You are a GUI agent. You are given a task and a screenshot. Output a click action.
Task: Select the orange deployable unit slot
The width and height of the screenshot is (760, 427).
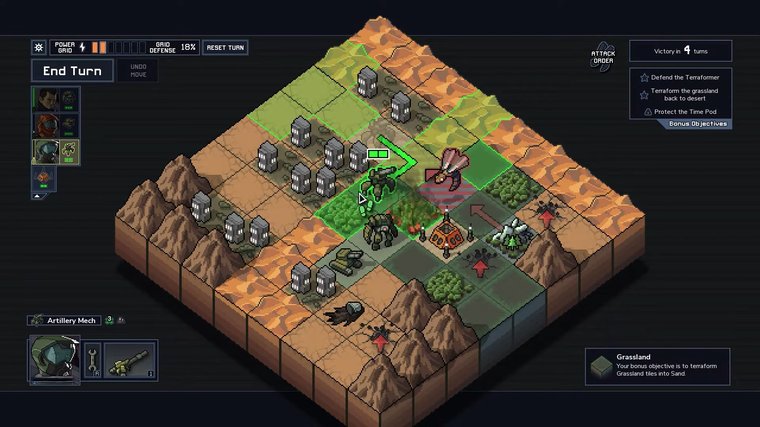coord(44,177)
